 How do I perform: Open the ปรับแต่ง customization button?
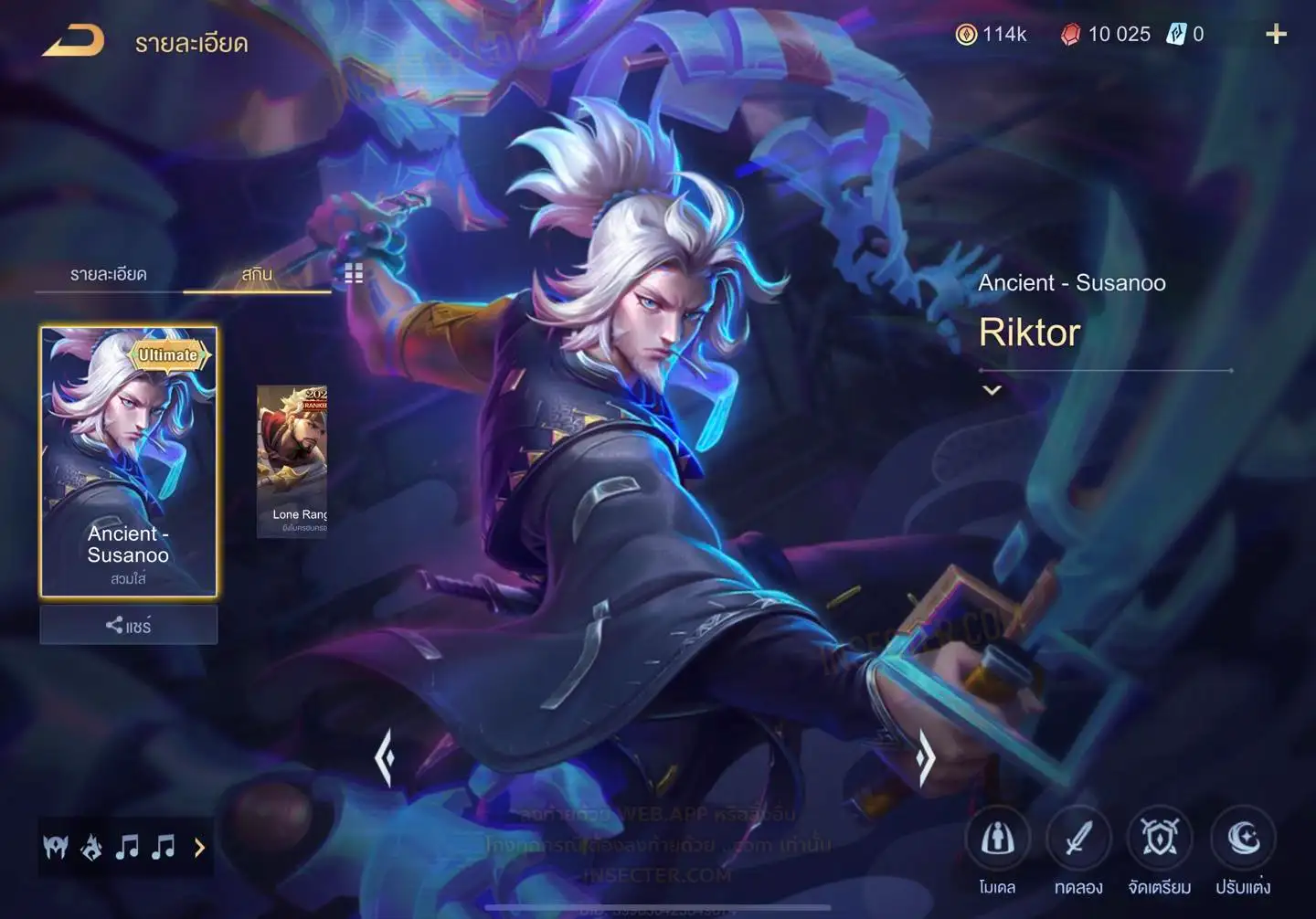coord(1243,839)
